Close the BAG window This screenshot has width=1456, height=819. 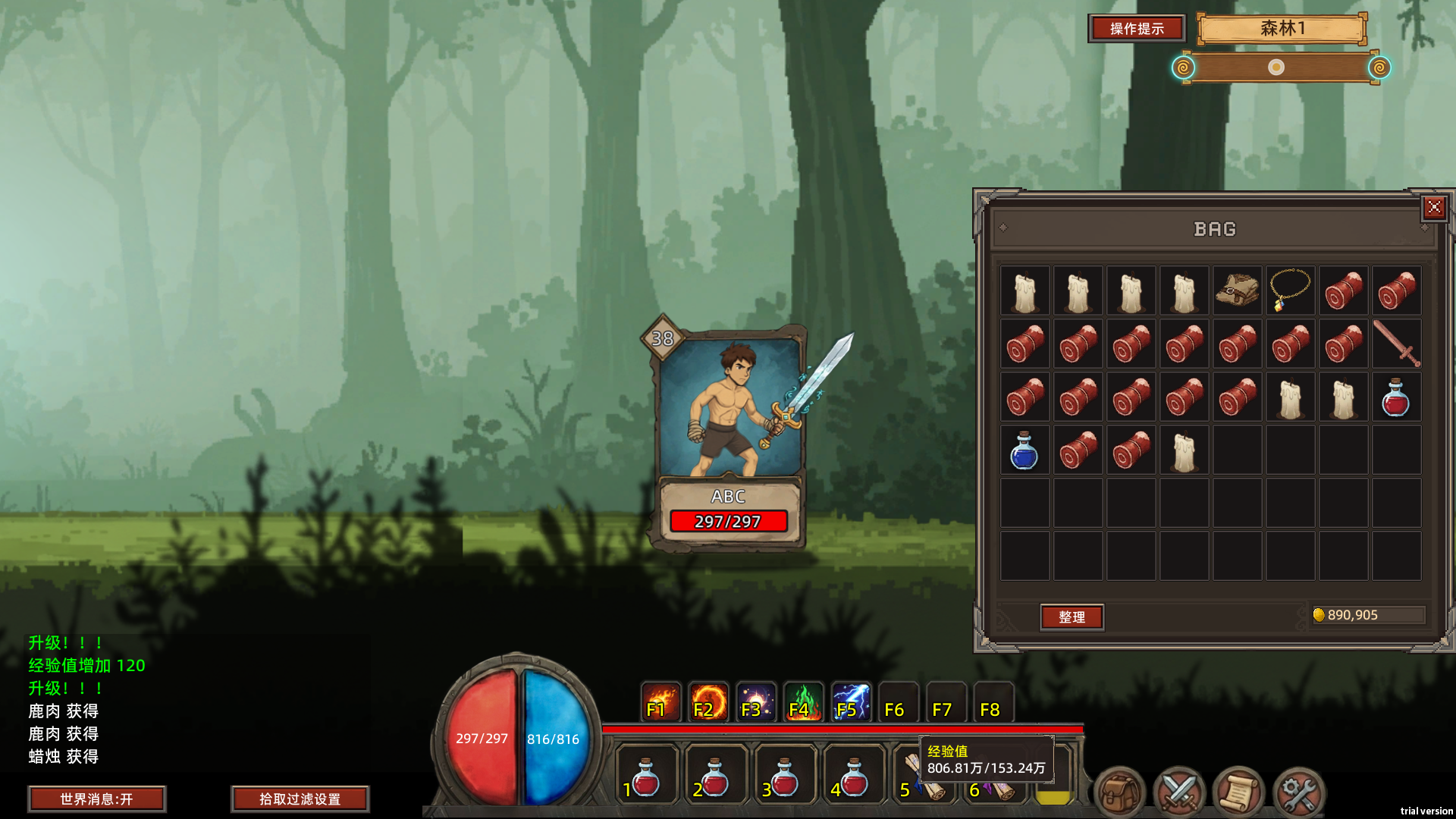tap(1434, 207)
